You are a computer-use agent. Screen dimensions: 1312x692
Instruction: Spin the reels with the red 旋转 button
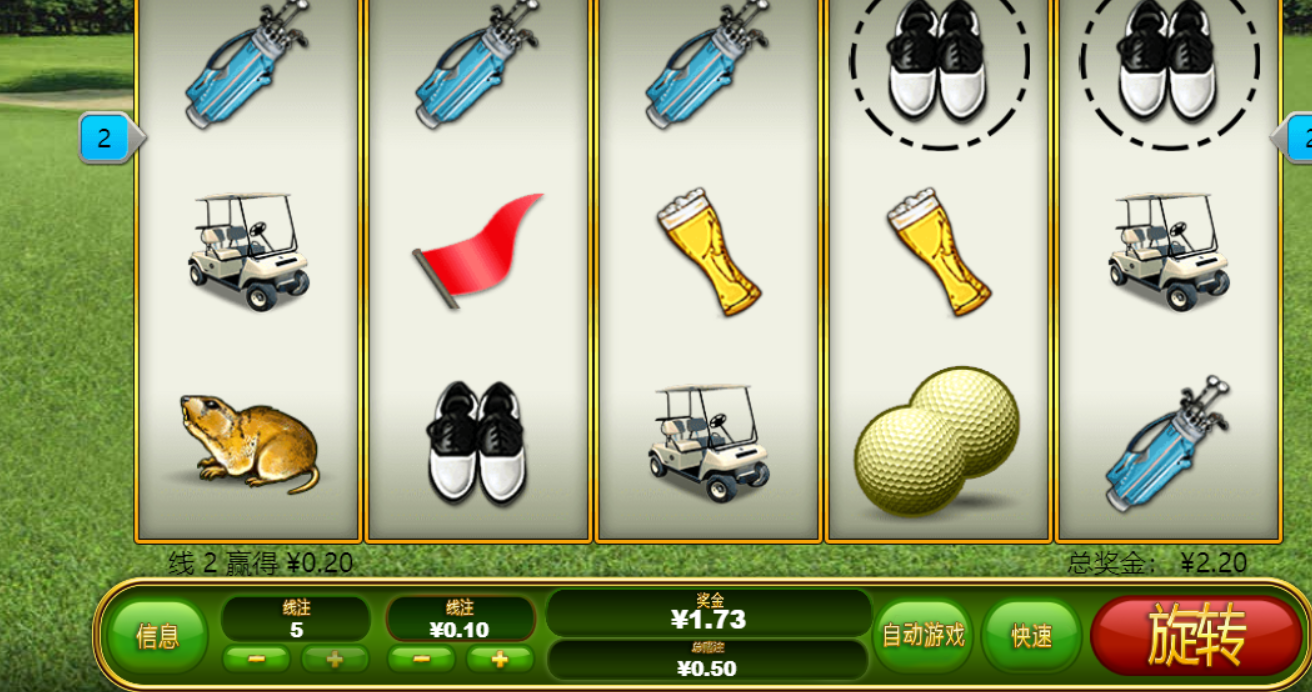click(x=1195, y=635)
